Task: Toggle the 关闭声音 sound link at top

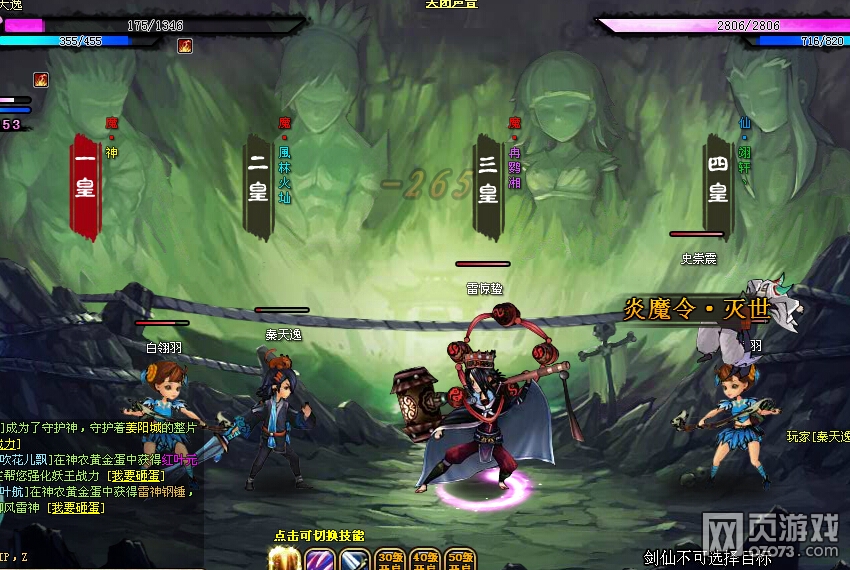Action: click(450, 4)
